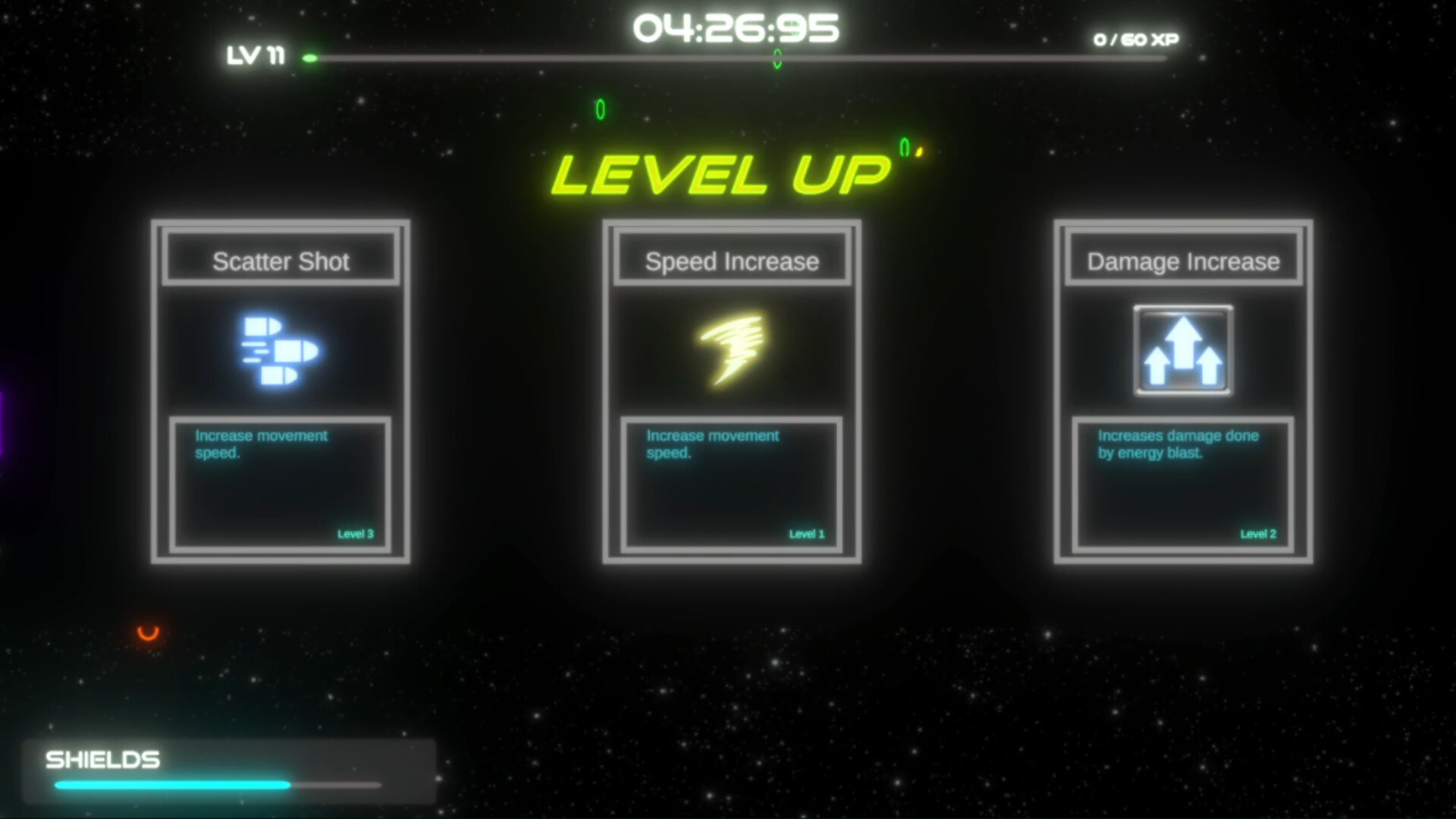The height and width of the screenshot is (819, 1456).
Task: Select the Speed Increase card title
Action: pyautogui.click(x=731, y=261)
